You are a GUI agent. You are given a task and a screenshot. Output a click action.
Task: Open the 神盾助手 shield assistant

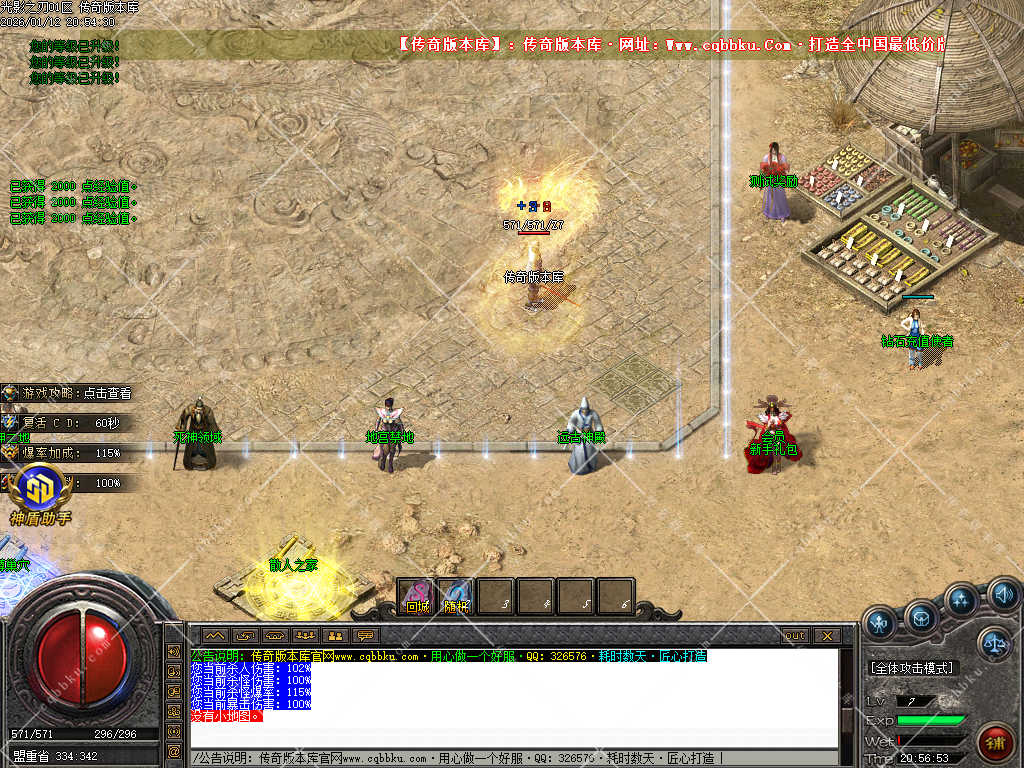(x=40, y=493)
